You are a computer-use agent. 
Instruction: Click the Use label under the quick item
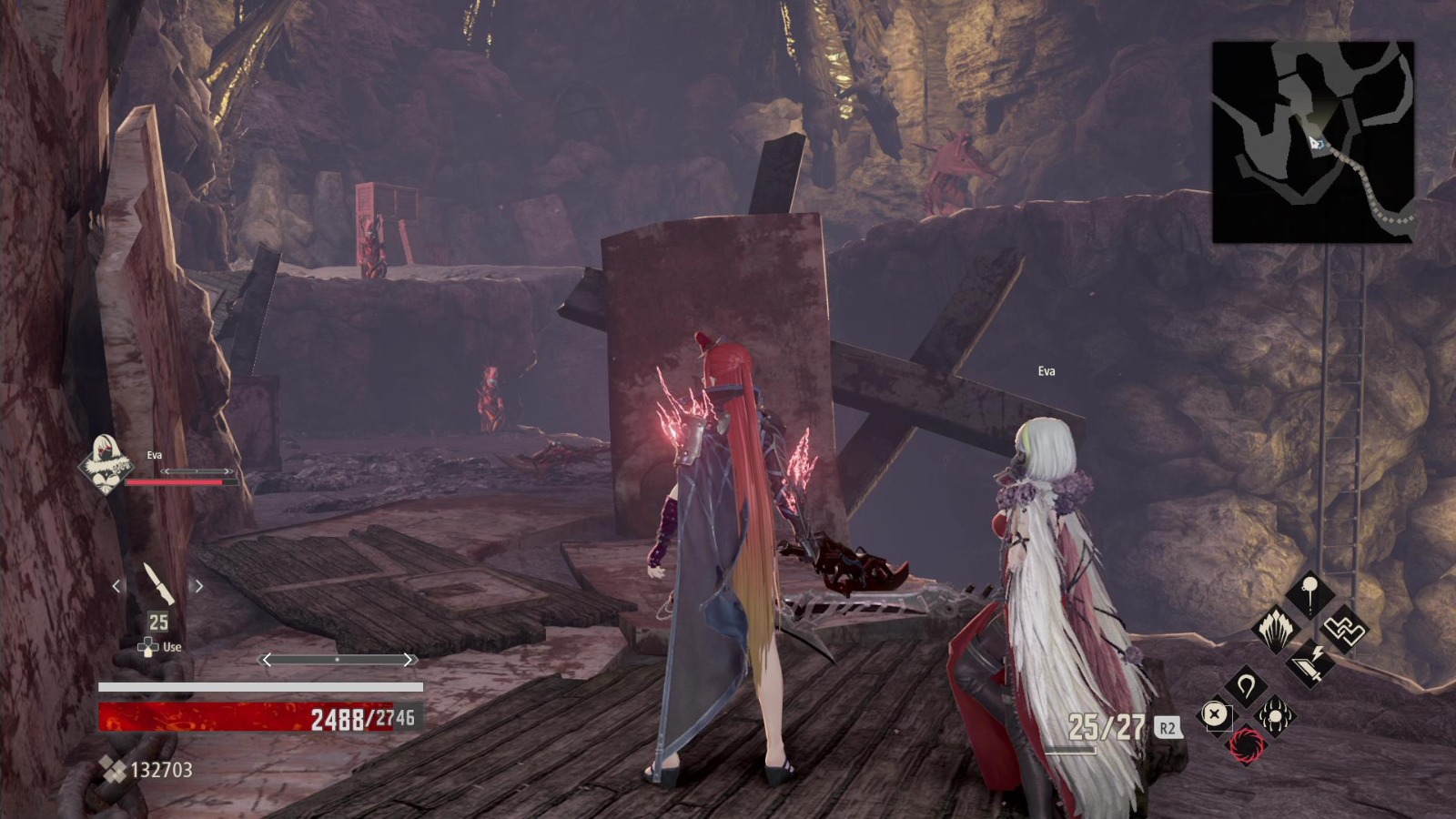point(173,646)
